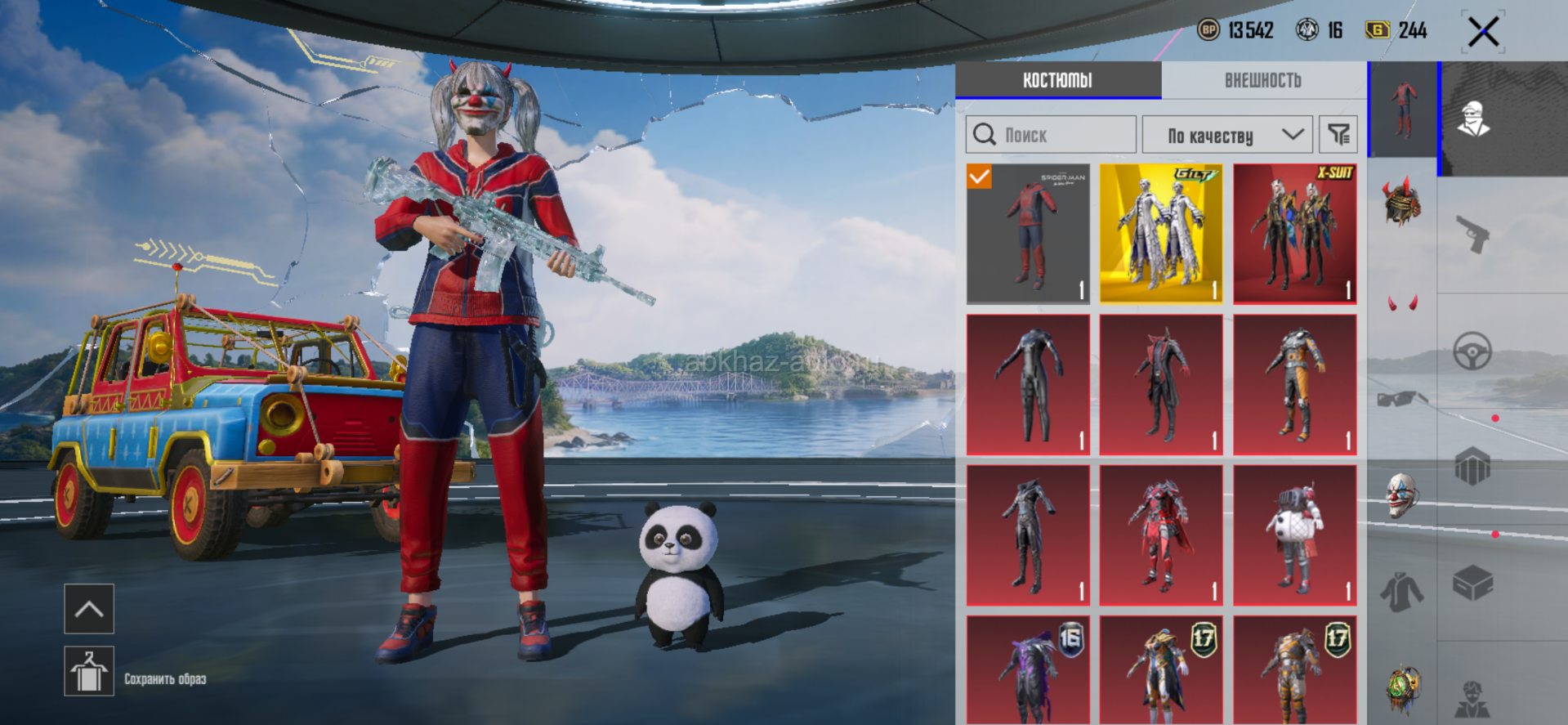1568x725 pixels.
Task: Close the wardrobe with the X button
Action: (x=1483, y=33)
